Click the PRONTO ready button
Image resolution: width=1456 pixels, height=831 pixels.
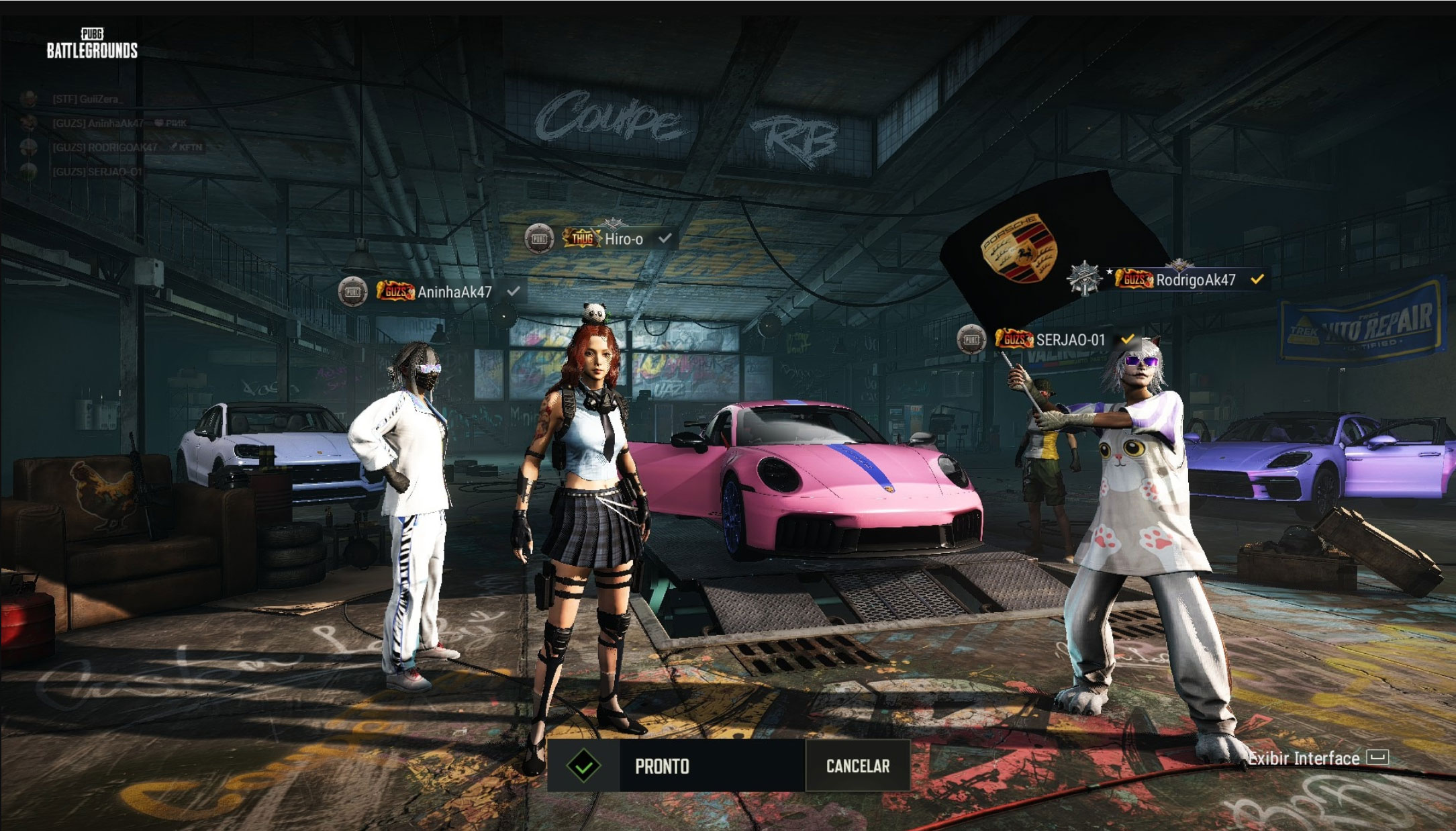click(676, 766)
